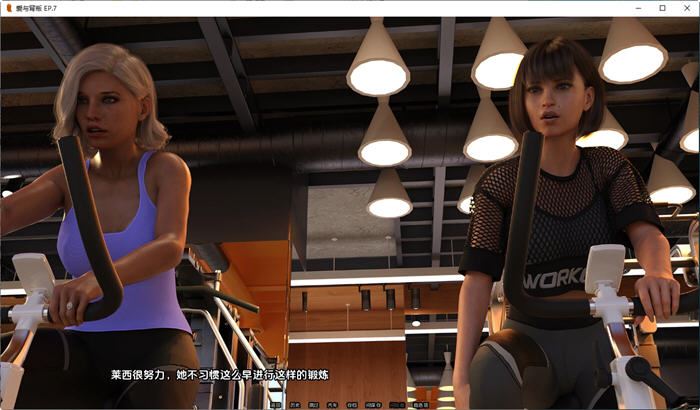Minimize the game window
The height and width of the screenshot is (410, 700).
[x=639, y=8]
